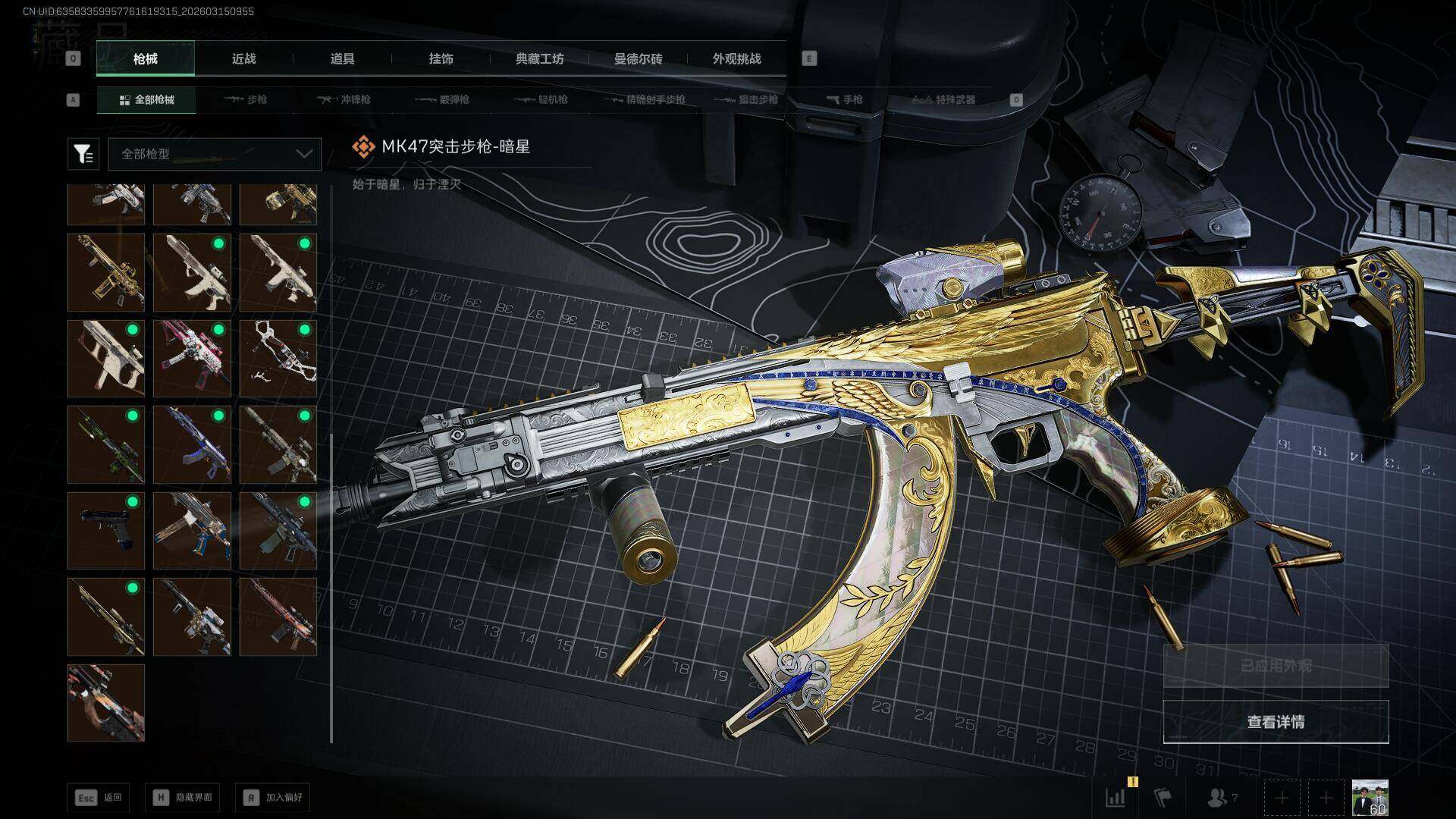
Task: Filter weapons by 步枪 rifles
Action: click(246, 99)
